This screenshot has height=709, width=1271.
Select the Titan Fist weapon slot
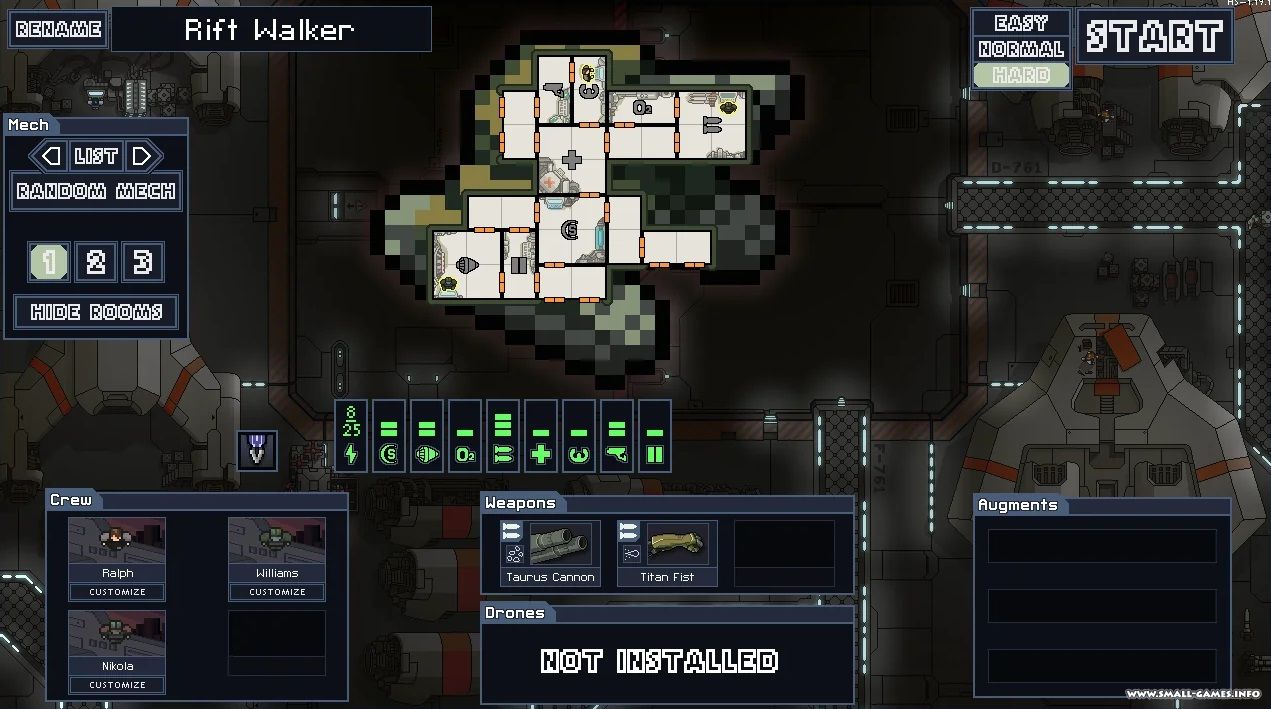point(668,553)
